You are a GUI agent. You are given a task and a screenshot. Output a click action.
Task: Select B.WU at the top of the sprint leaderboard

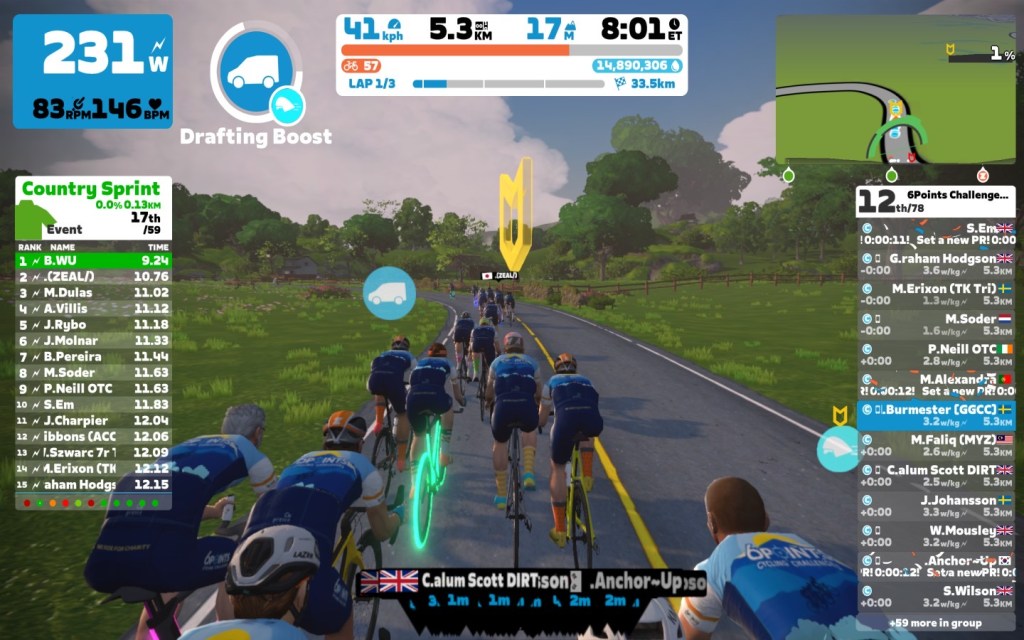pyautogui.click(x=93, y=260)
